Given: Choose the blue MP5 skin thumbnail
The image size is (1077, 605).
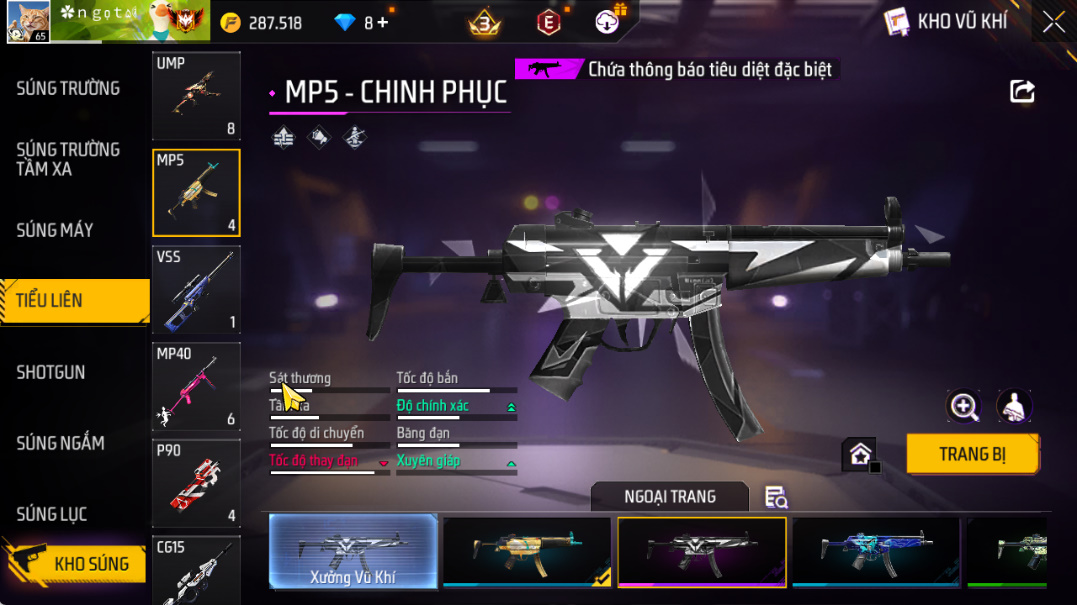Looking at the screenshot, I should point(875,551).
